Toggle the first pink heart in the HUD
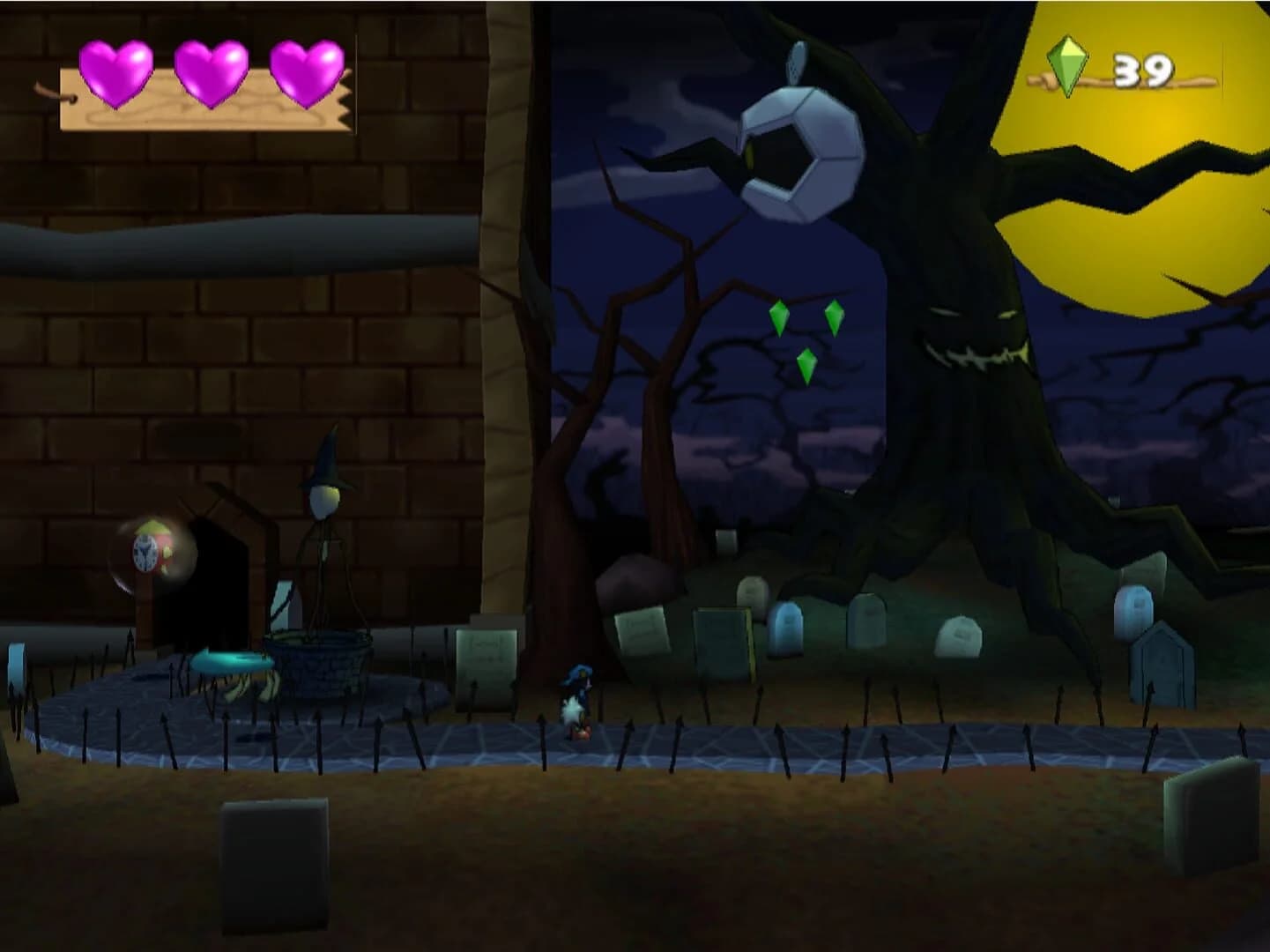Image resolution: width=1270 pixels, height=952 pixels. pyautogui.click(x=117, y=73)
